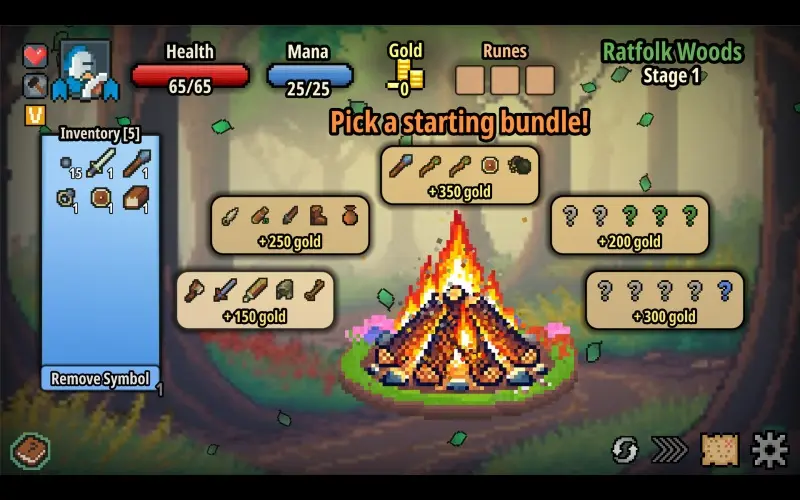Select the round wooden shield in inventory
Viewport: 800px width, 500px height.
(101, 199)
